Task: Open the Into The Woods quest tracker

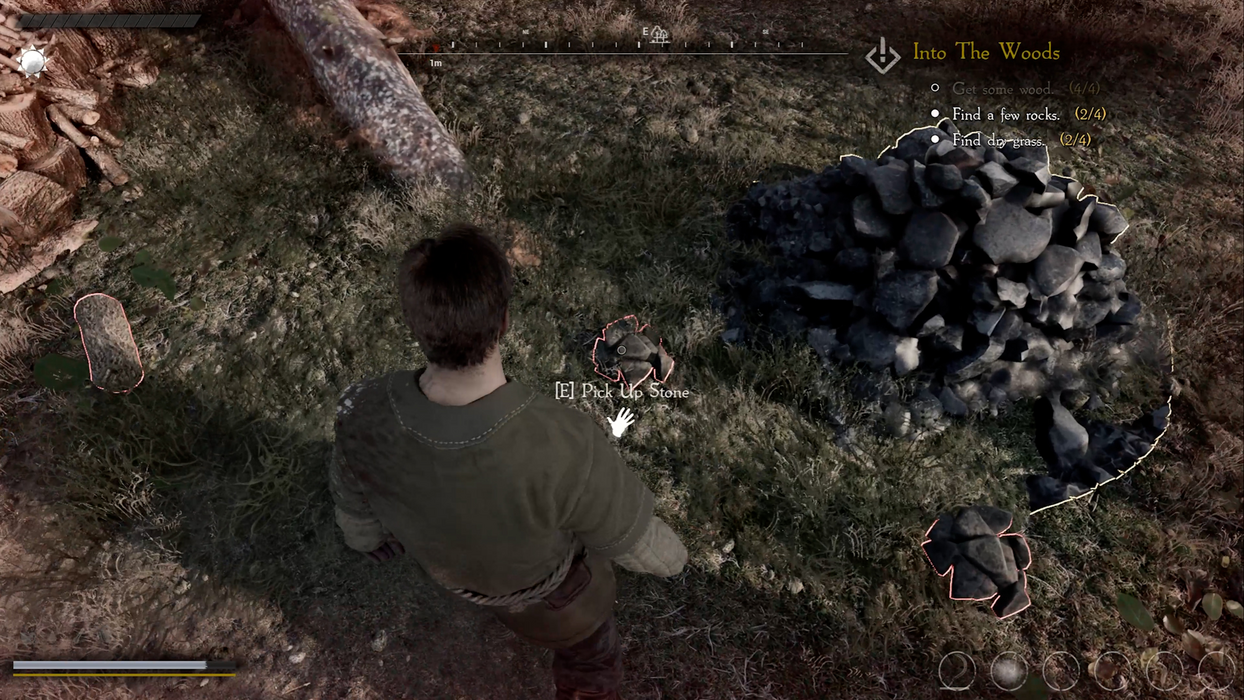Action: click(985, 53)
